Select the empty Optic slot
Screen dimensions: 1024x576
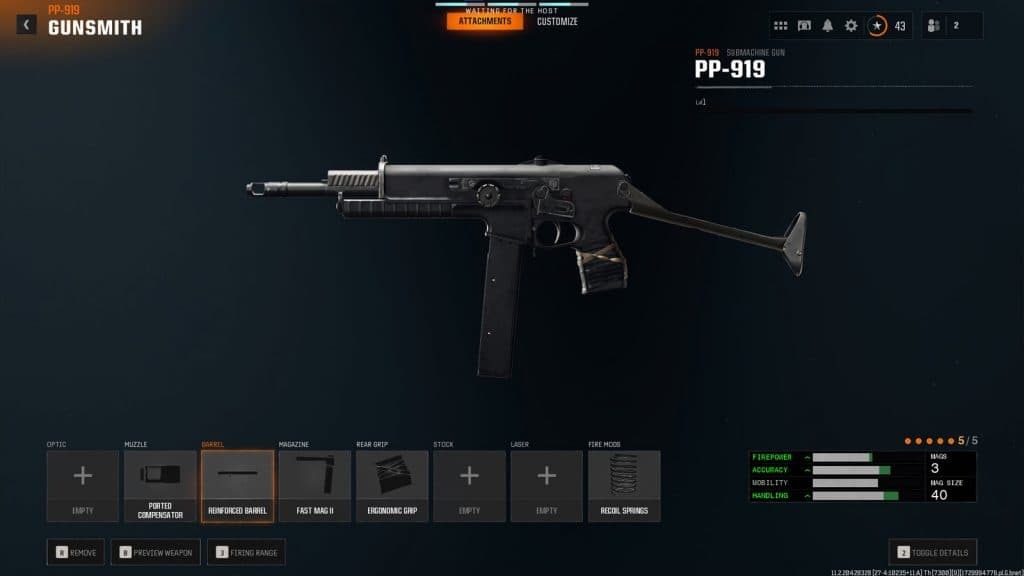point(83,485)
